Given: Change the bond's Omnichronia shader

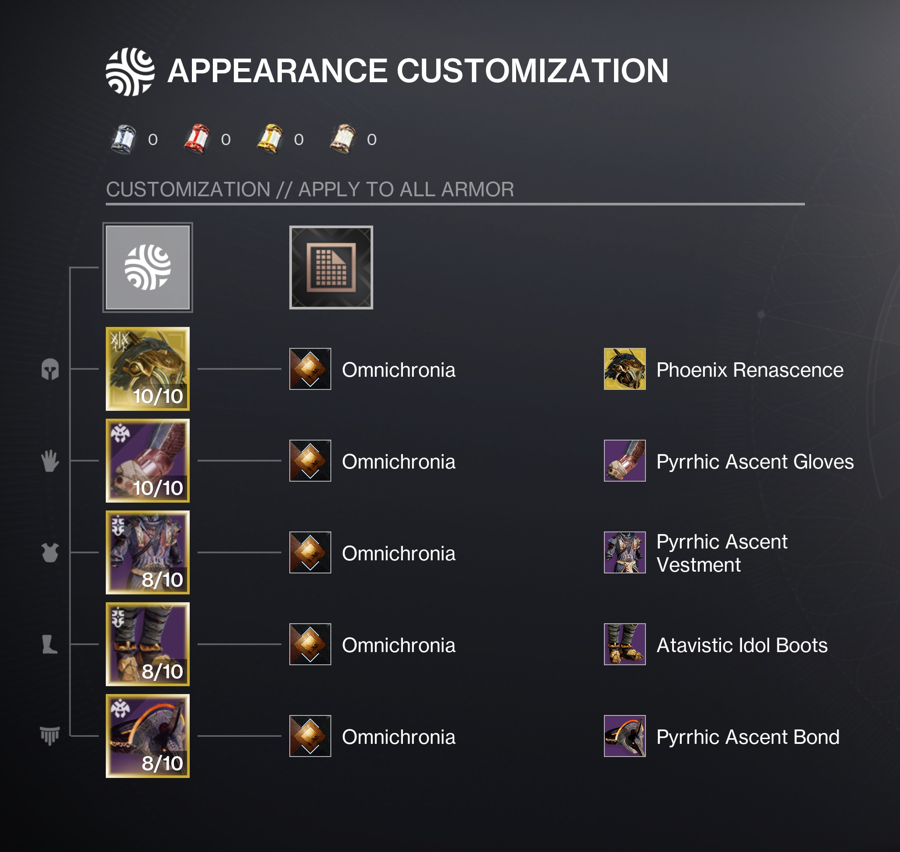Looking at the screenshot, I should coord(310,737).
